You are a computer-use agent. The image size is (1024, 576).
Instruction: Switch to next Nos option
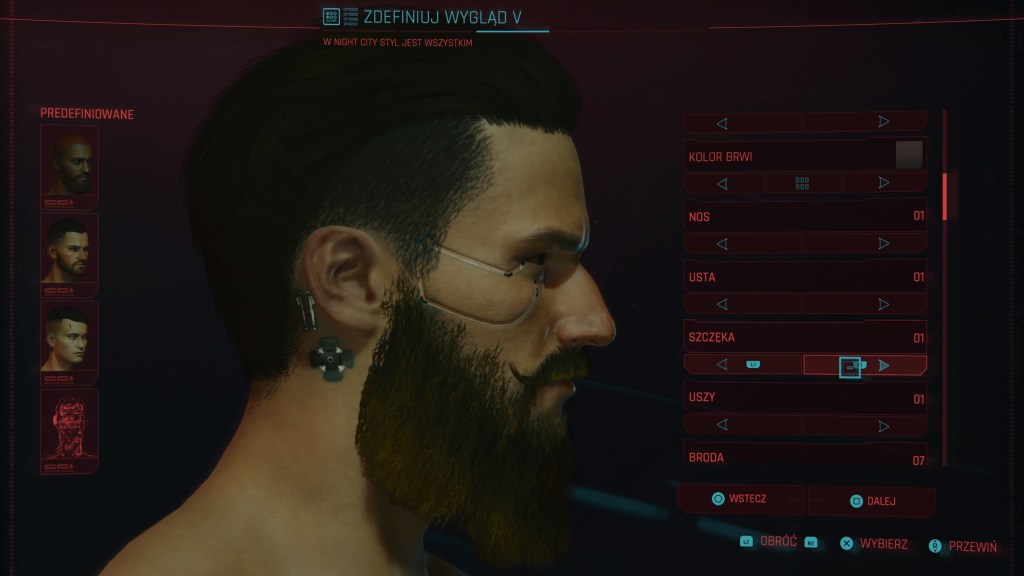pos(883,244)
